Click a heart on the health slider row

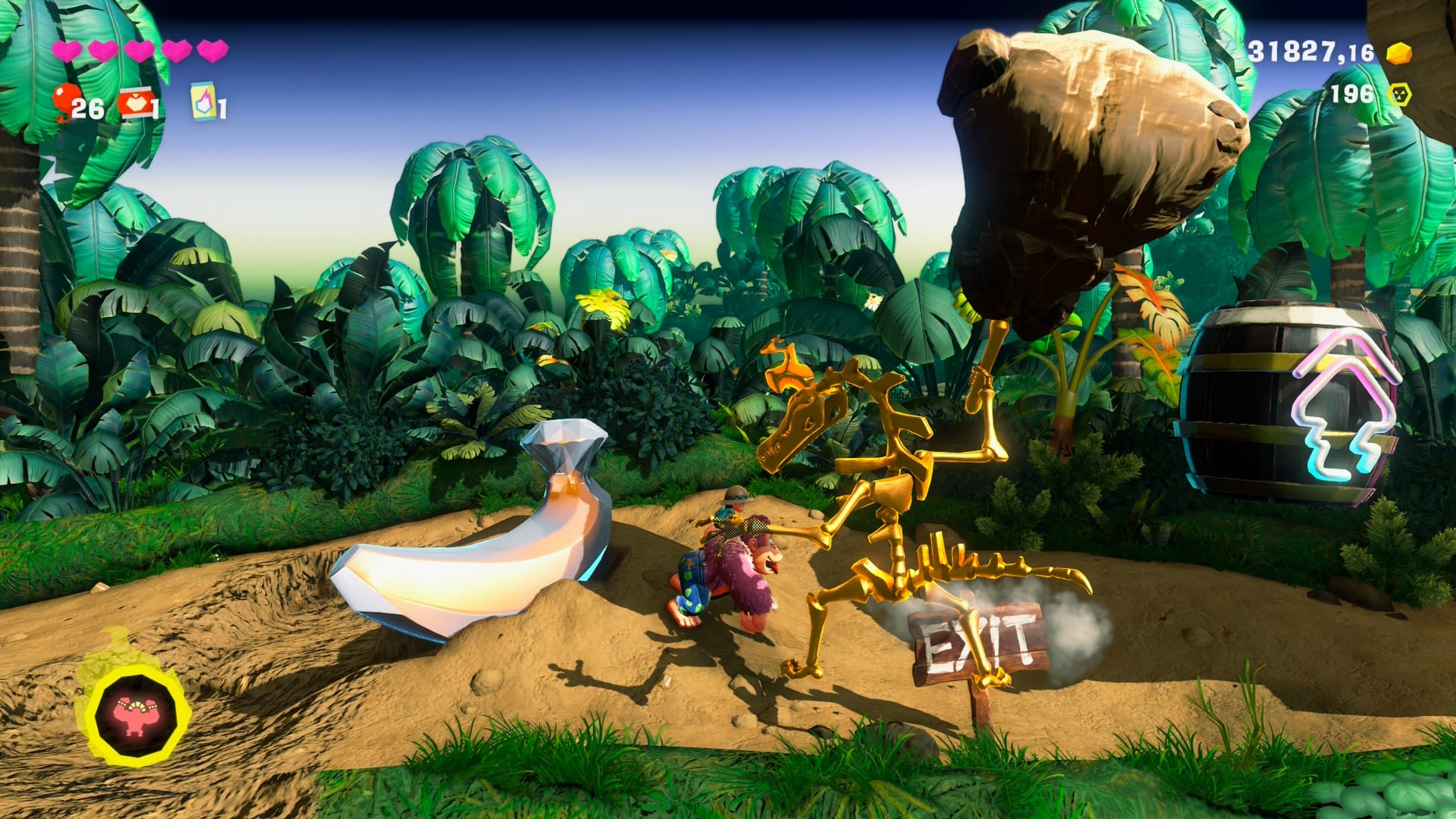tap(104, 50)
